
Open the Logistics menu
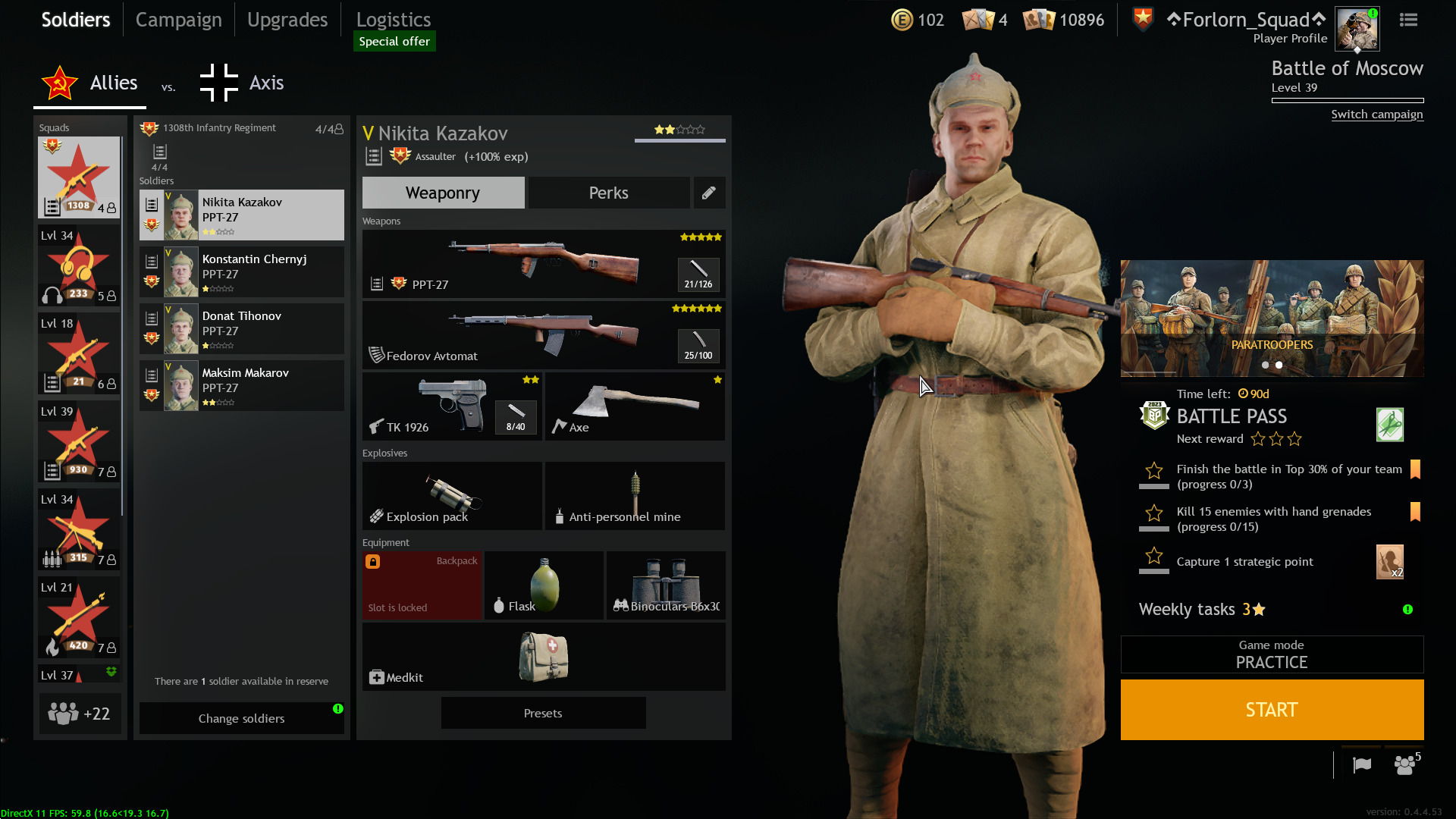[x=393, y=19]
